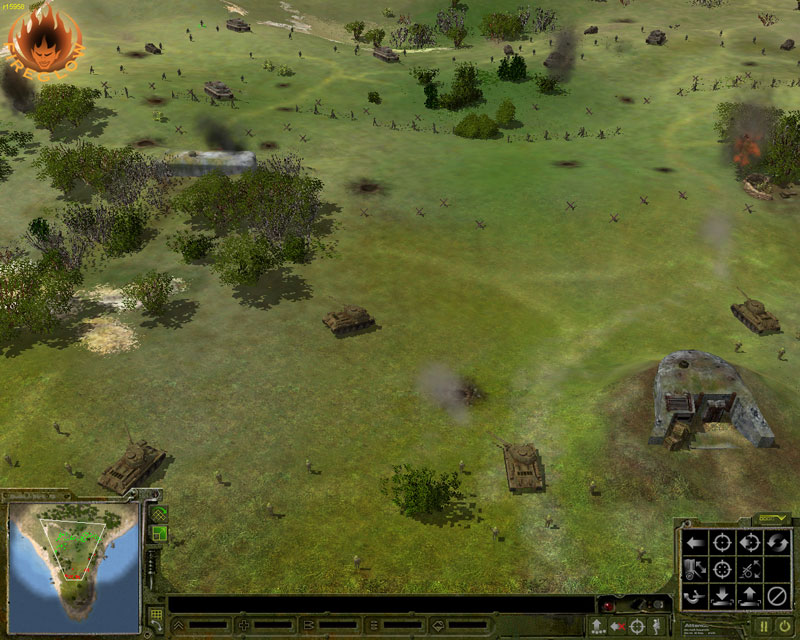
Task: Open the grid button below the minimap
Action: click(156, 613)
